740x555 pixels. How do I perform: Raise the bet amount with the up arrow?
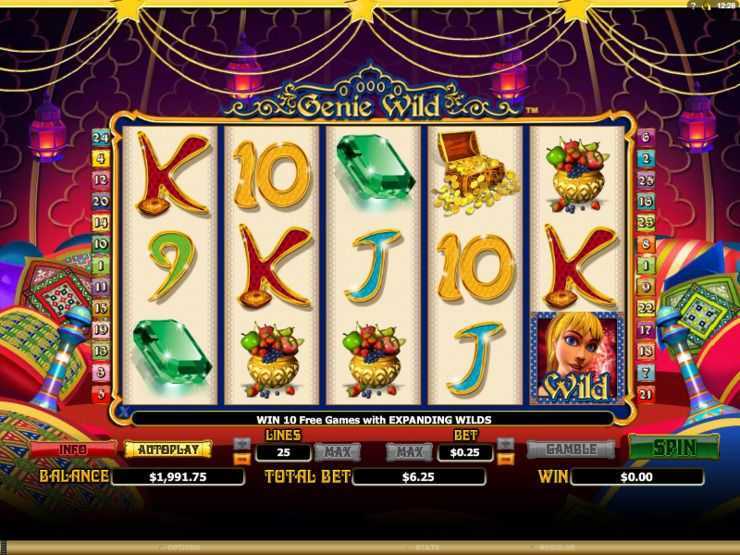click(x=505, y=443)
